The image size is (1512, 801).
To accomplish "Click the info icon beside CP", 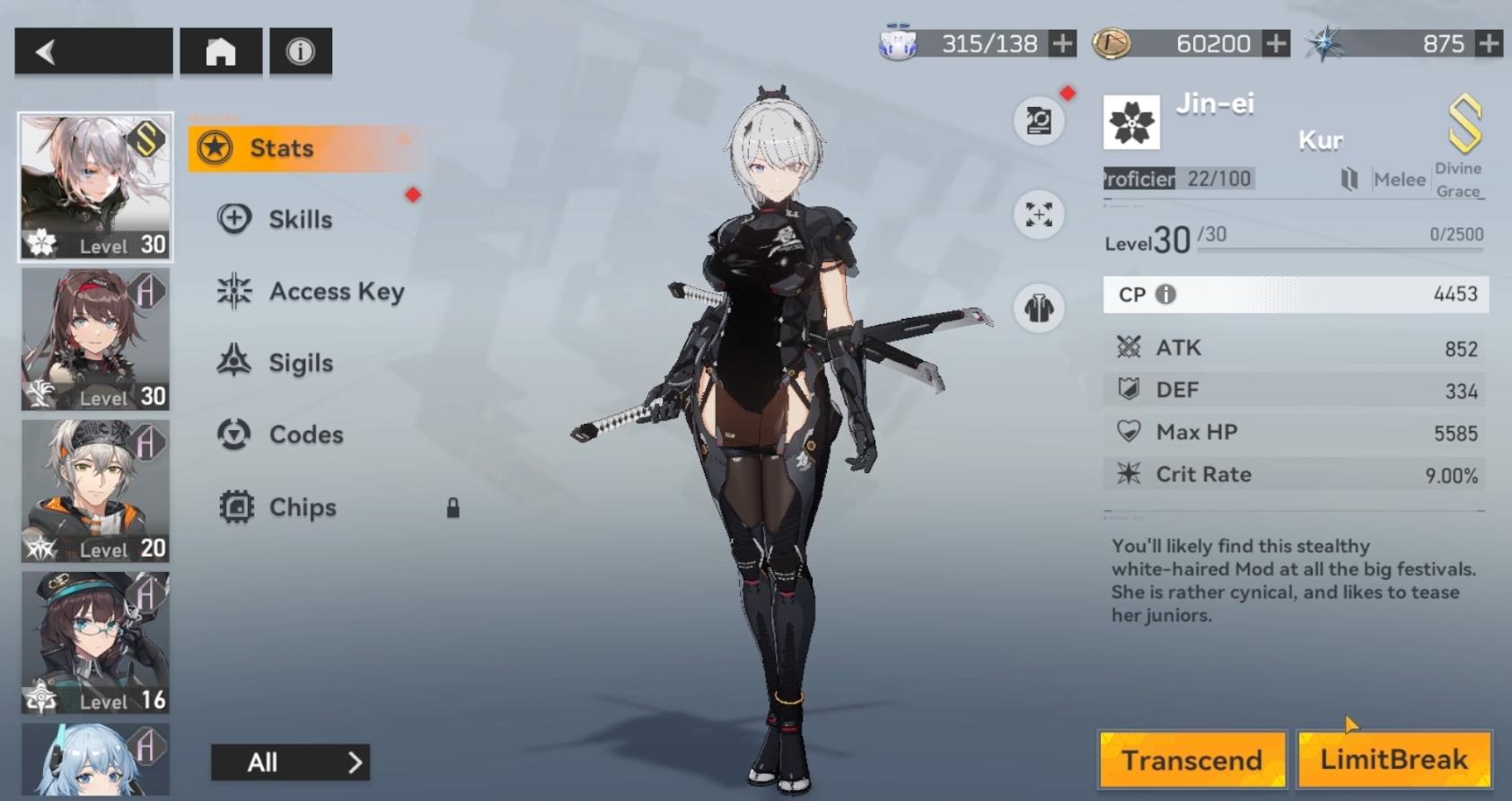I will [x=1166, y=295].
